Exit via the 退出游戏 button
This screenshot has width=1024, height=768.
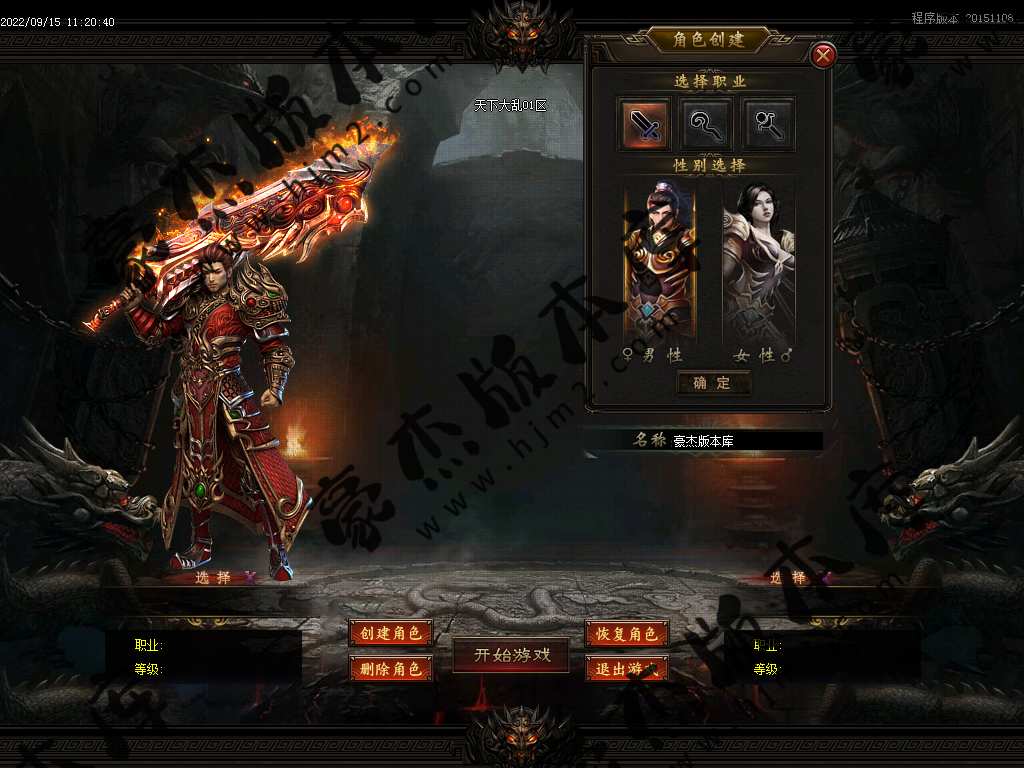(x=627, y=669)
